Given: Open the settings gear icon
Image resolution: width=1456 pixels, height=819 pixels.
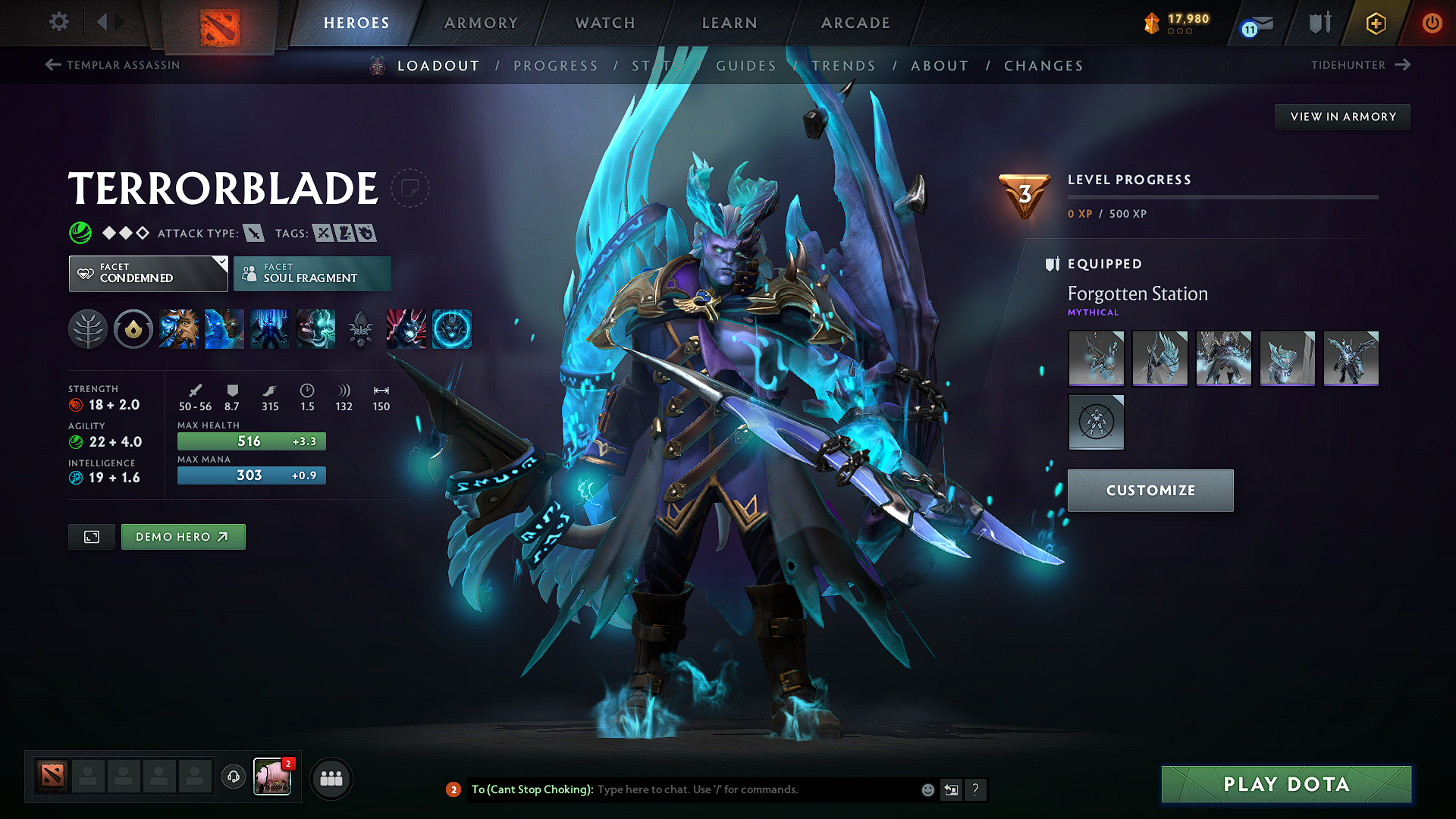Looking at the screenshot, I should pos(58,23).
